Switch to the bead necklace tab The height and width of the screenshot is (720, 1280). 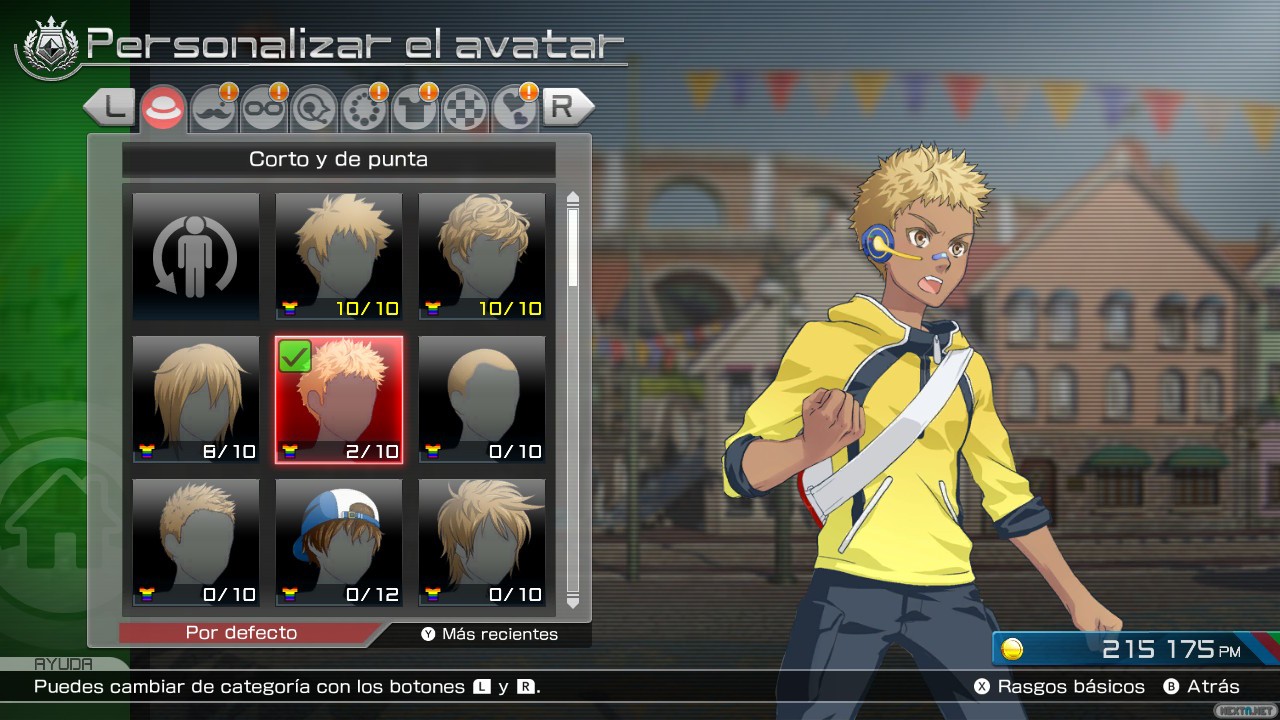(x=364, y=109)
